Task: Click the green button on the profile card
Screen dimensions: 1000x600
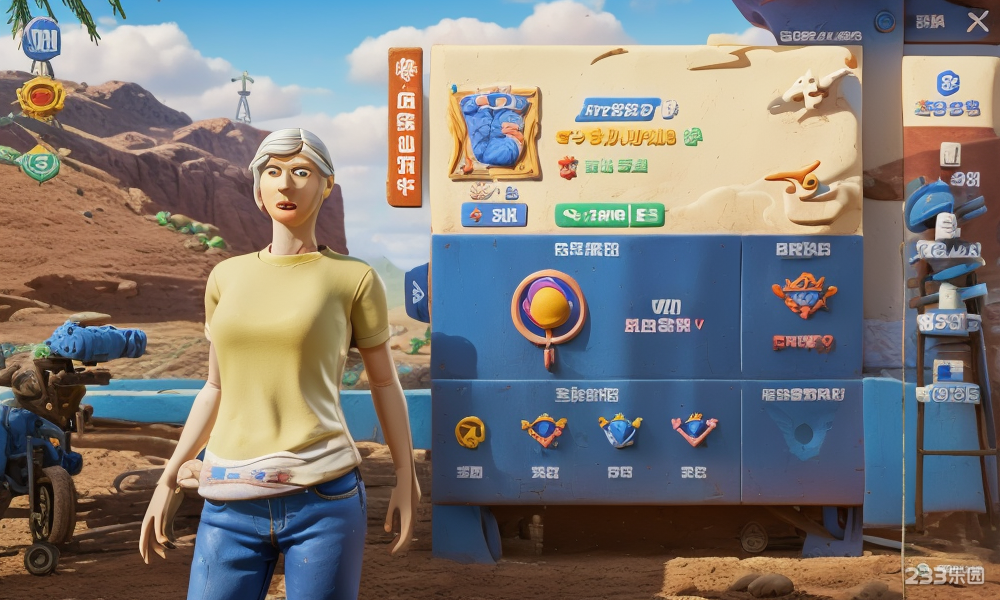Action: (x=609, y=214)
